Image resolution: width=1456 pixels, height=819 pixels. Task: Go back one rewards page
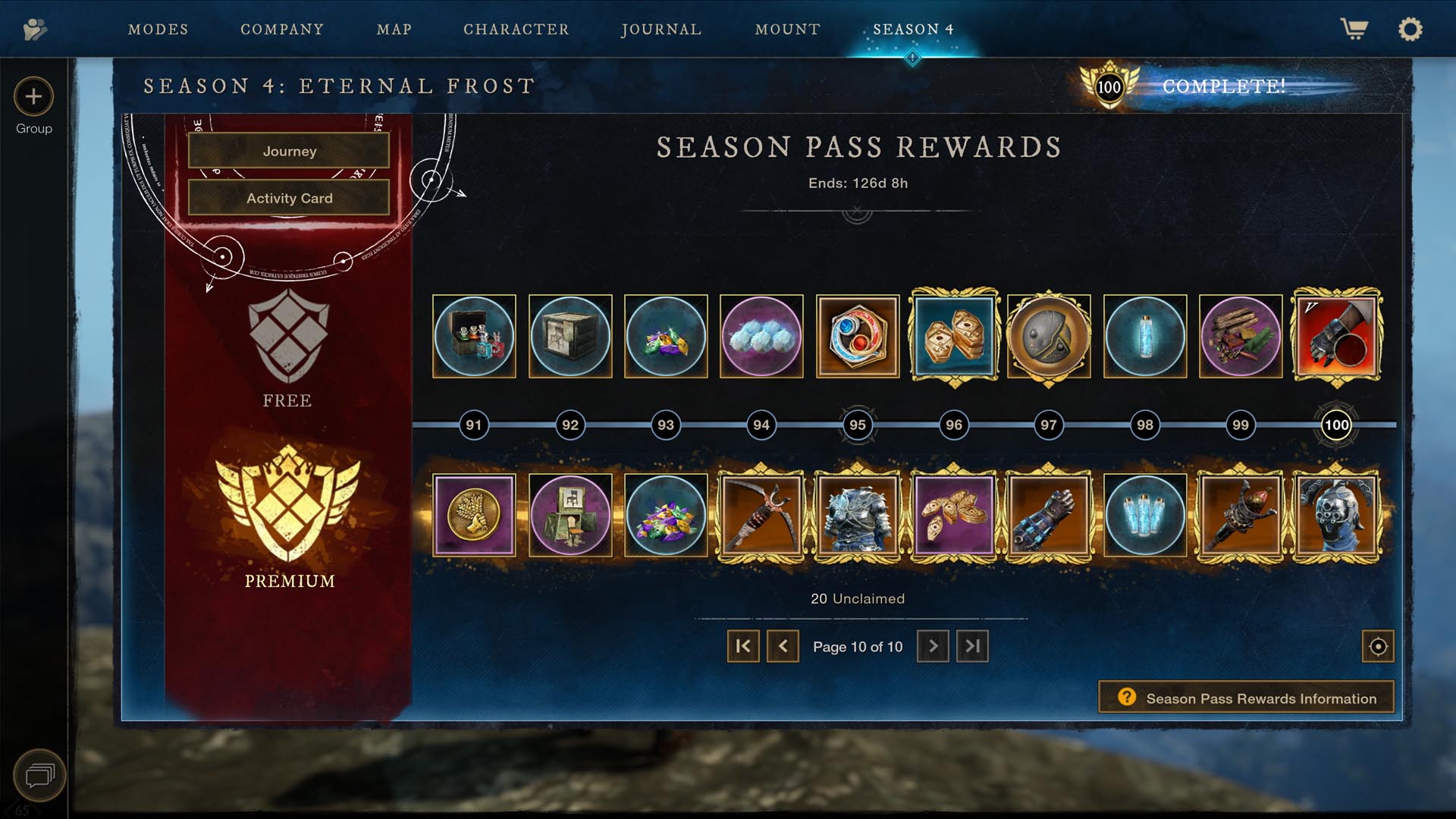coord(783,647)
